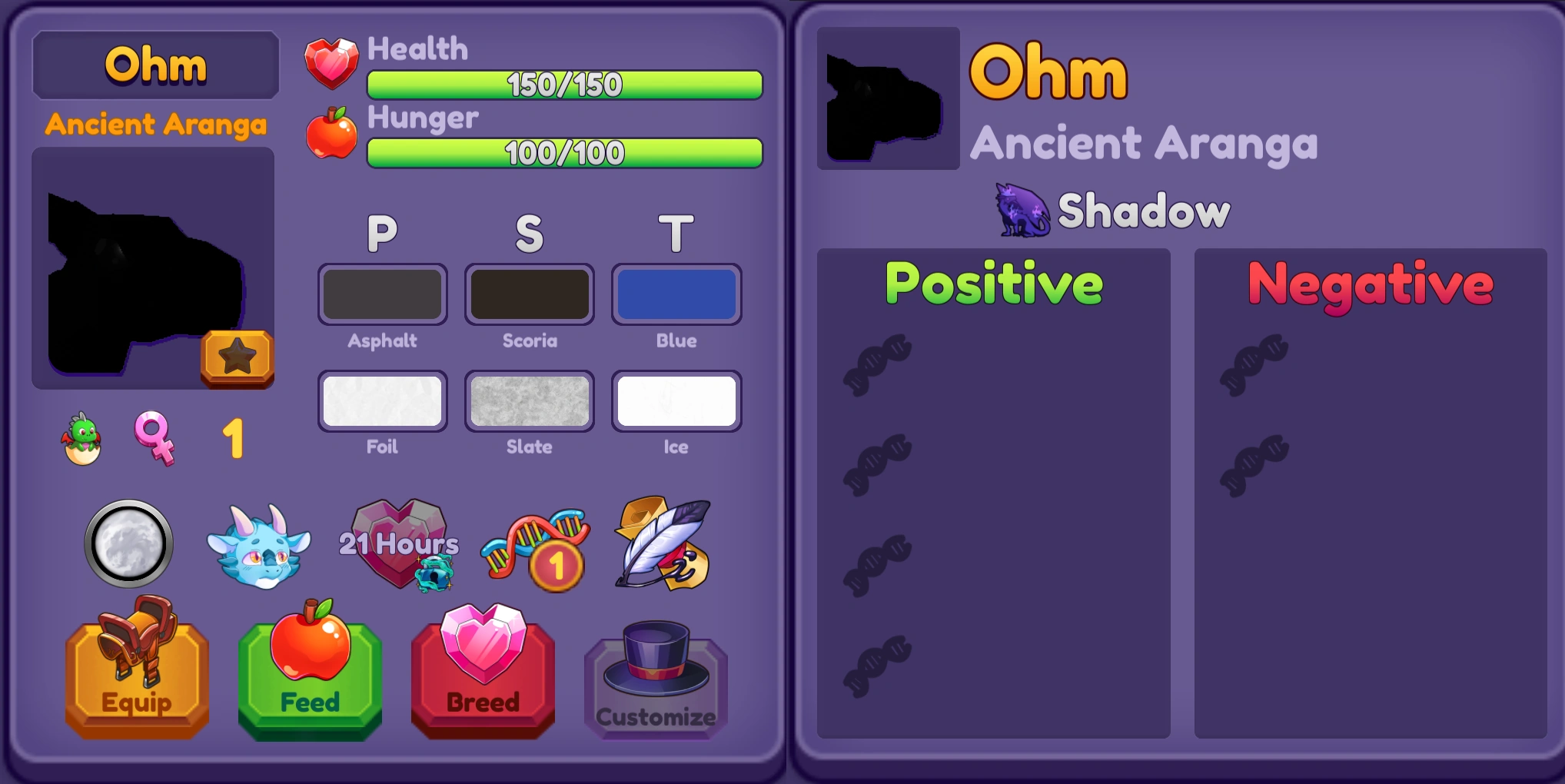1565x784 pixels.
Task: Select the Ancient Aranga species label
Action: coord(155,124)
